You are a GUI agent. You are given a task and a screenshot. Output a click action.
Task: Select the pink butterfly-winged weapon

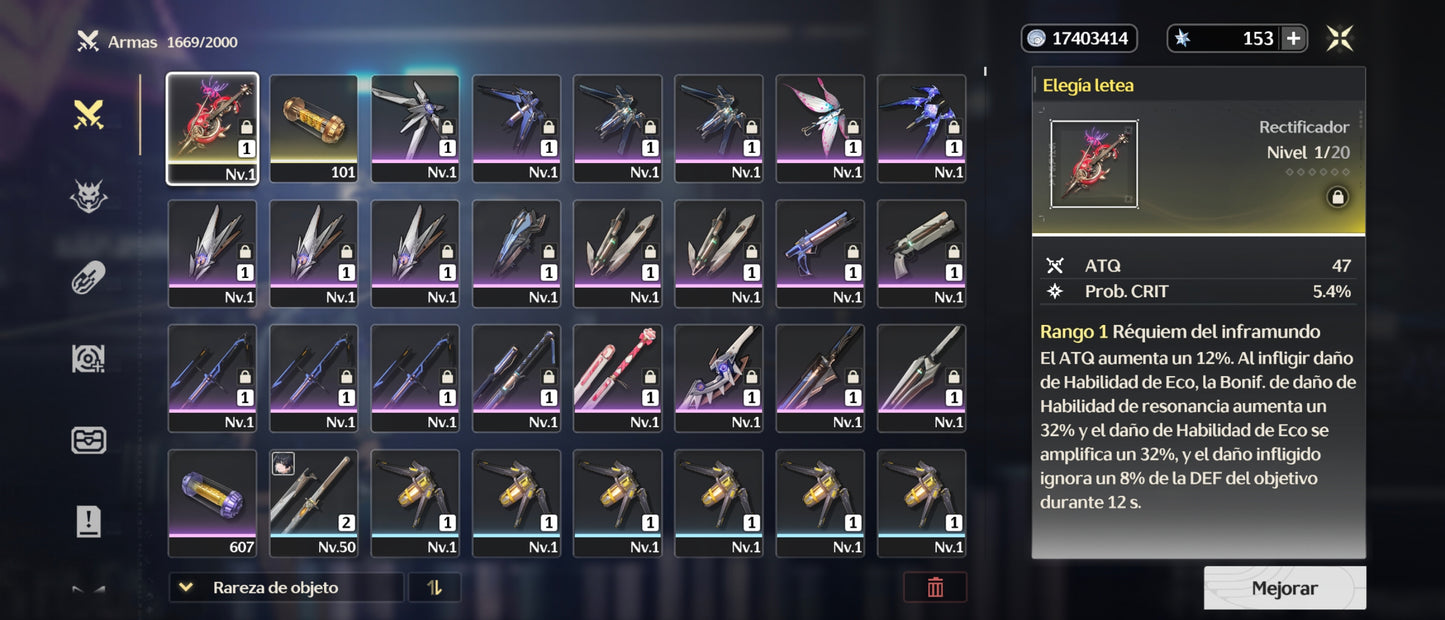tap(820, 128)
